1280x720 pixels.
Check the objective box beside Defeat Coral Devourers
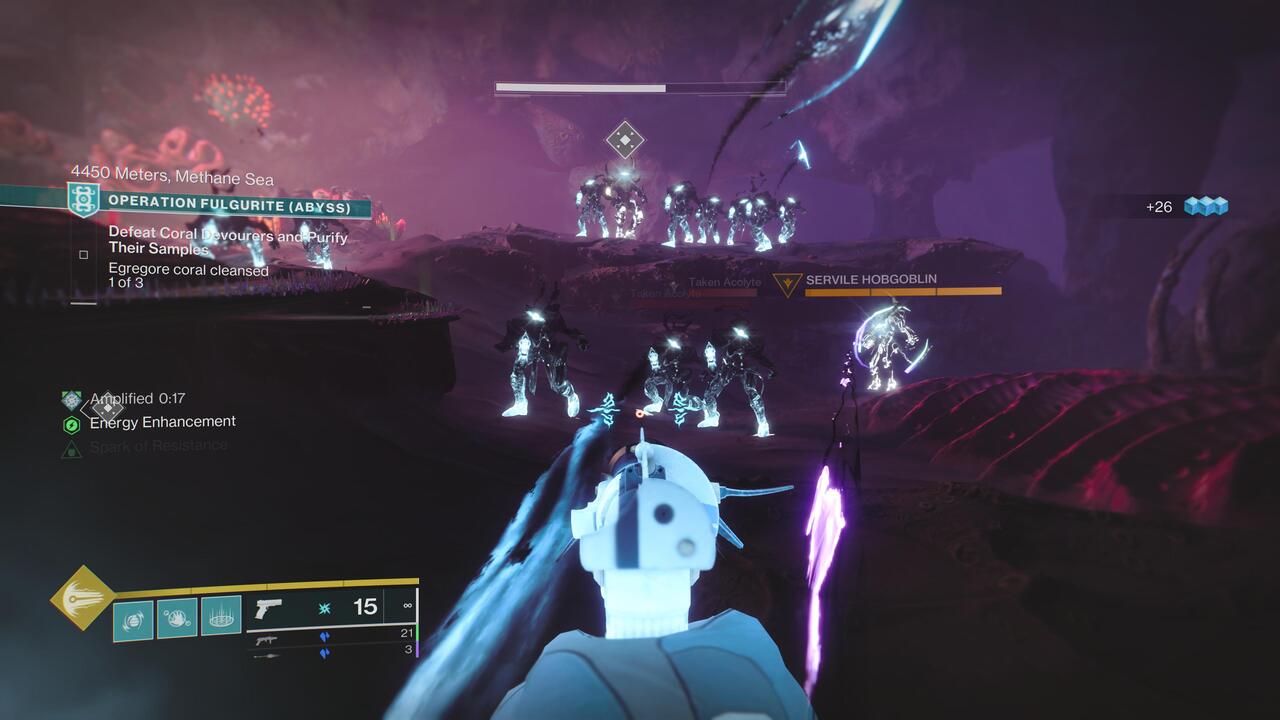click(x=83, y=255)
